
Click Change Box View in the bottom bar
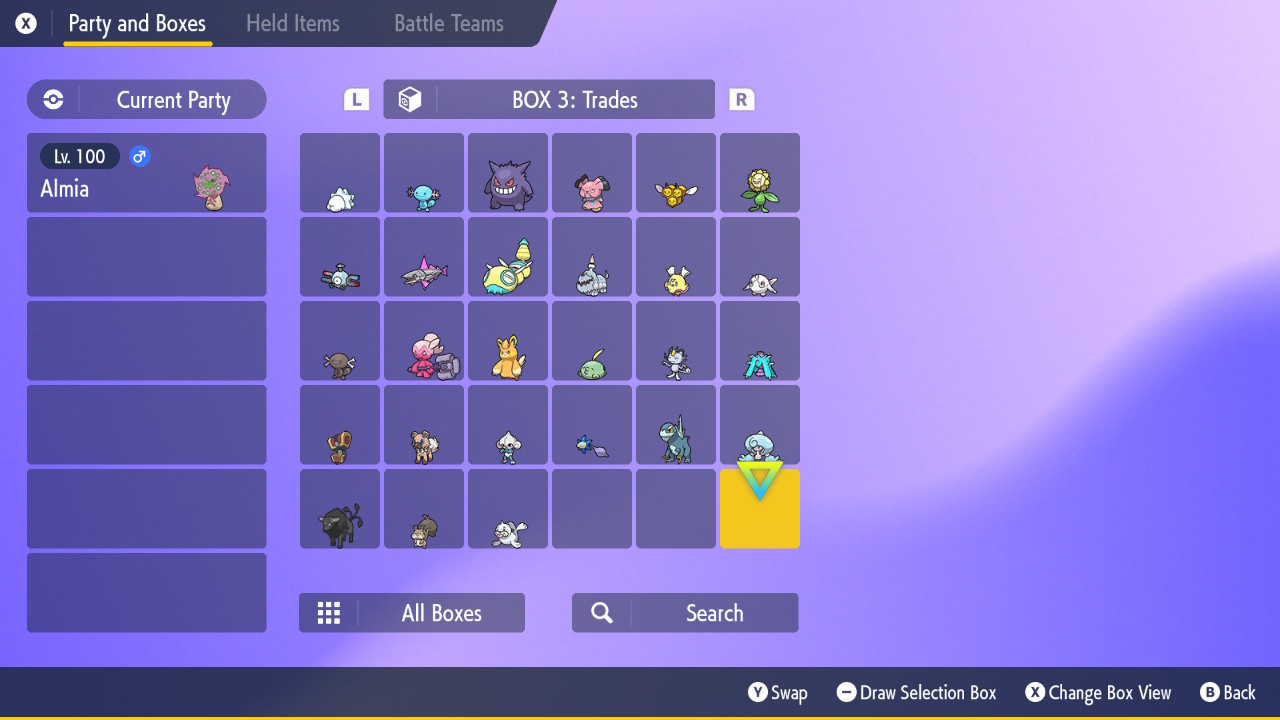[x=1097, y=692]
